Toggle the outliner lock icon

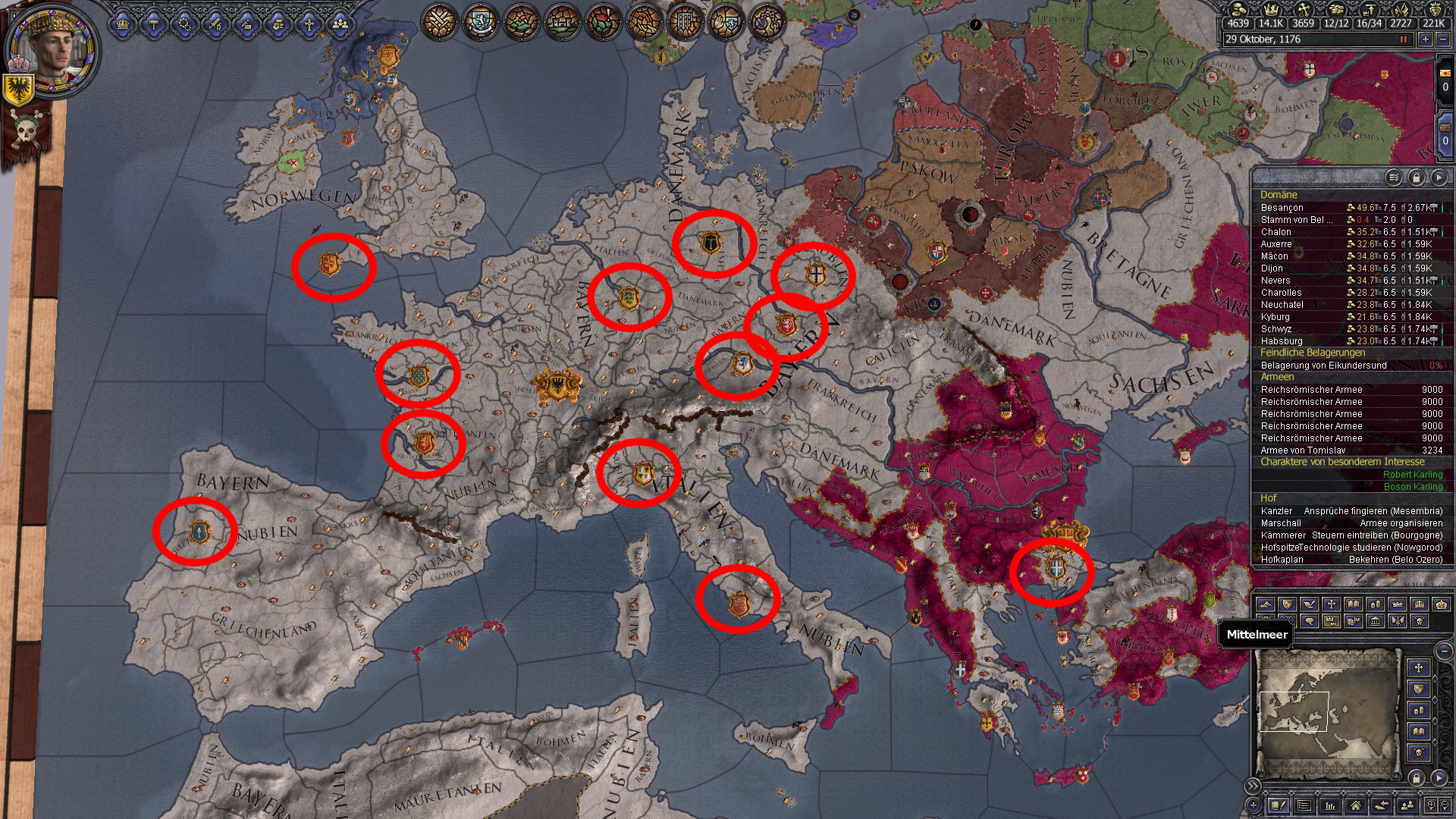point(1416,178)
